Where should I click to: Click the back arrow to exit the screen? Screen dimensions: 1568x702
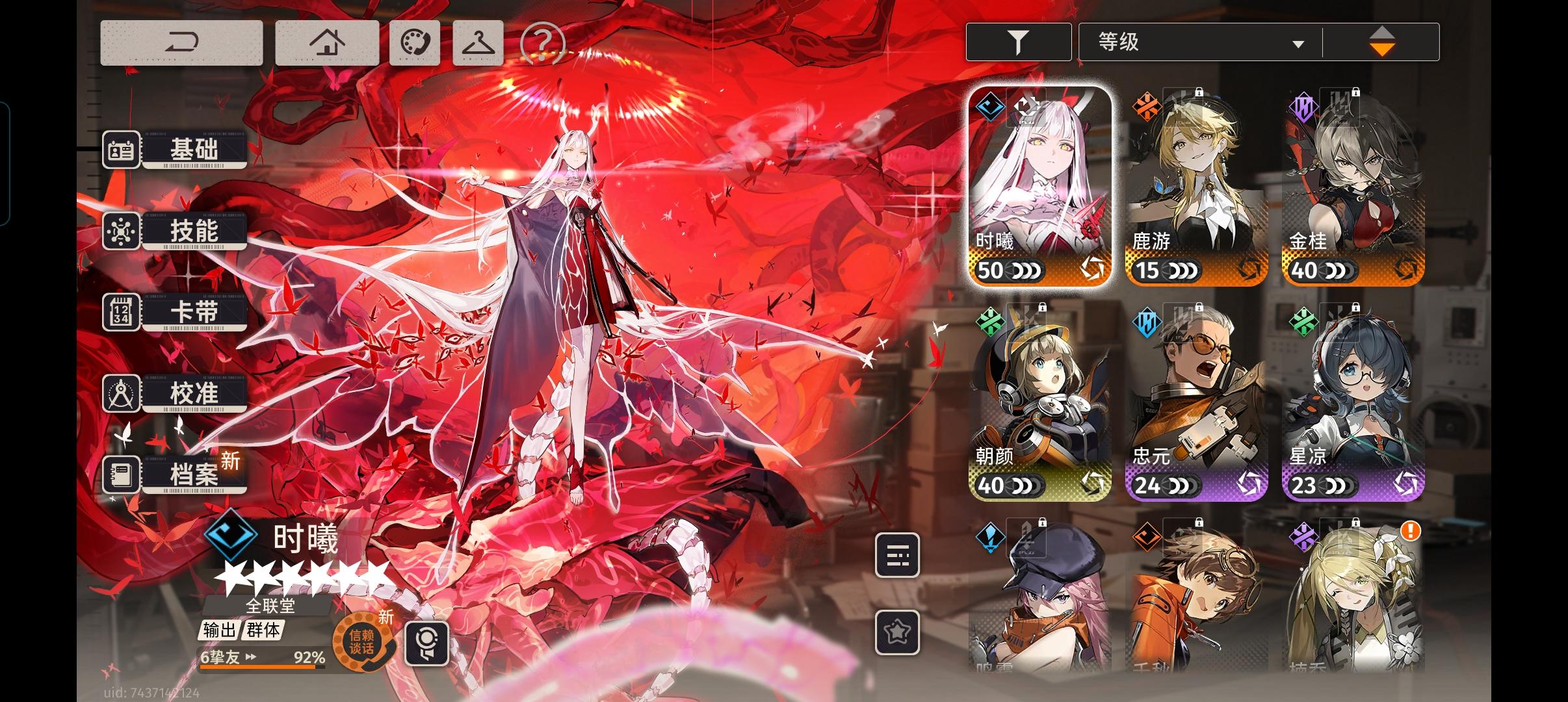pyautogui.click(x=183, y=42)
